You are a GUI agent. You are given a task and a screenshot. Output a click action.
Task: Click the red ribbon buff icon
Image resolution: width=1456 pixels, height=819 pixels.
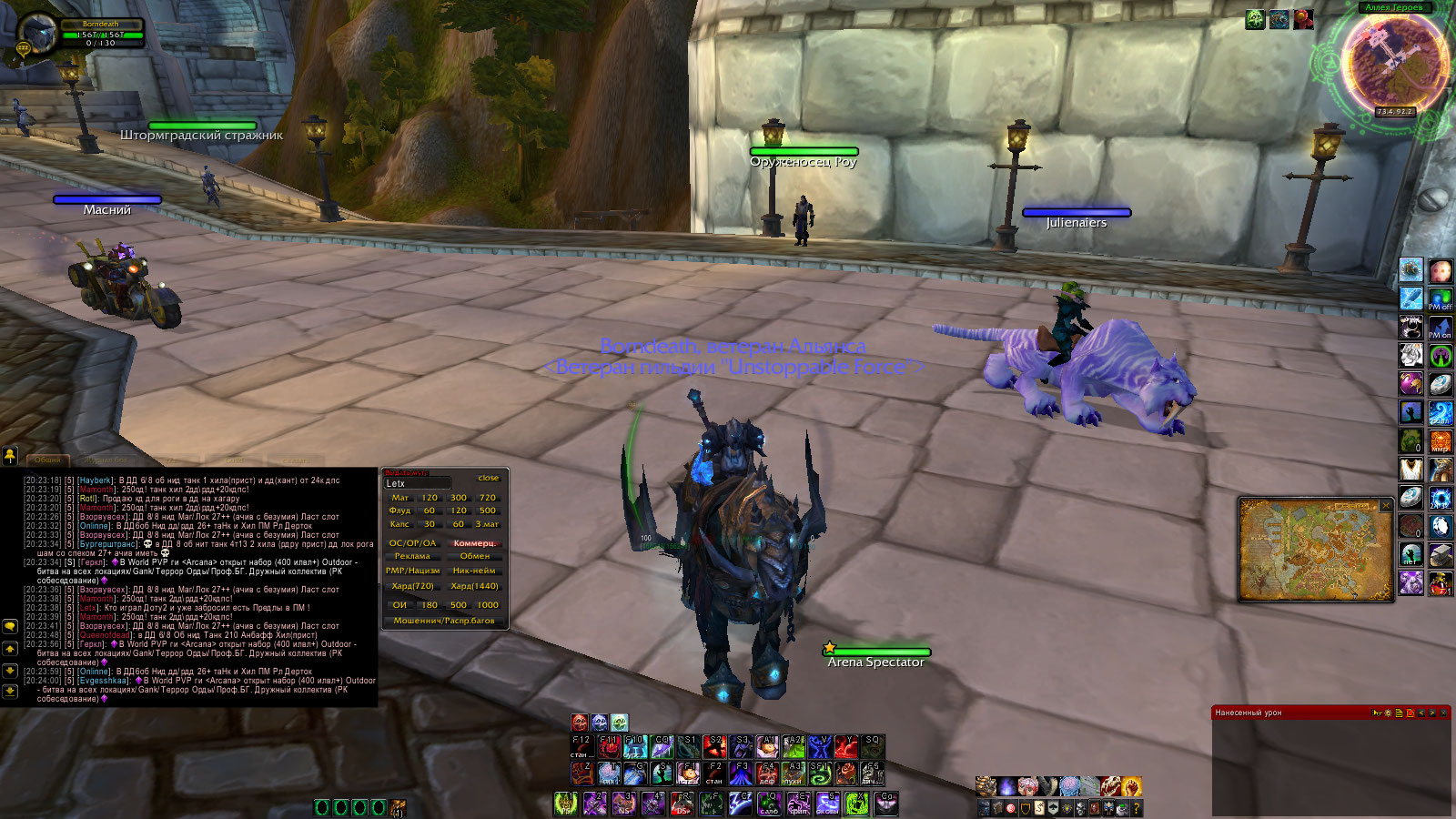pyautogui.click(x=1303, y=19)
